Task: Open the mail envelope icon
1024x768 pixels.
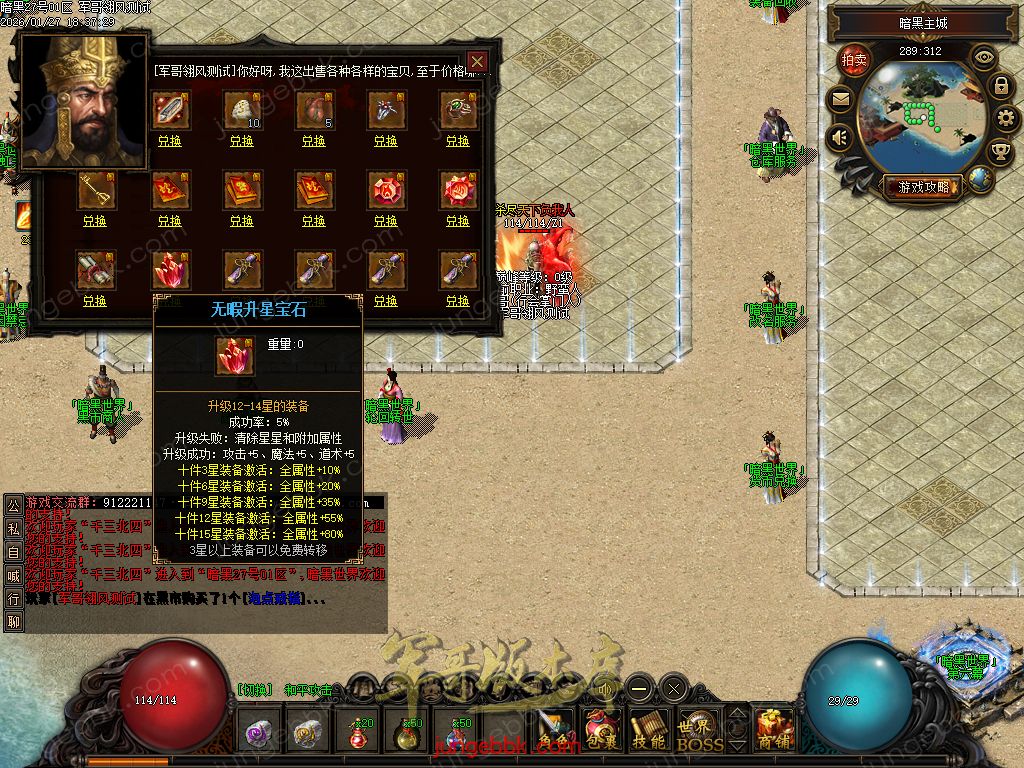Action: click(x=839, y=99)
